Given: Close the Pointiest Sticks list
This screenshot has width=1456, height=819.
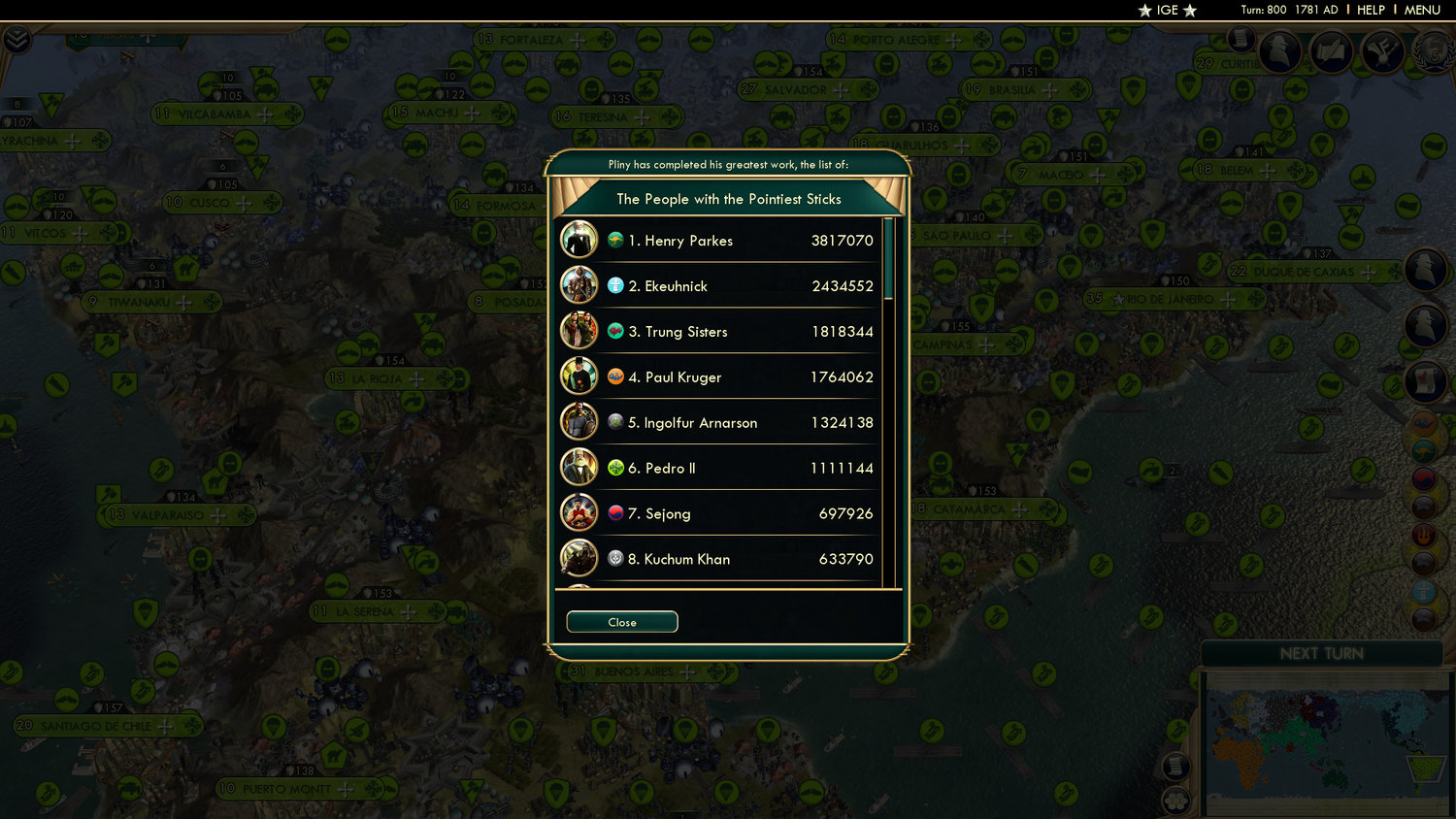Looking at the screenshot, I should click(x=621, y=622).
